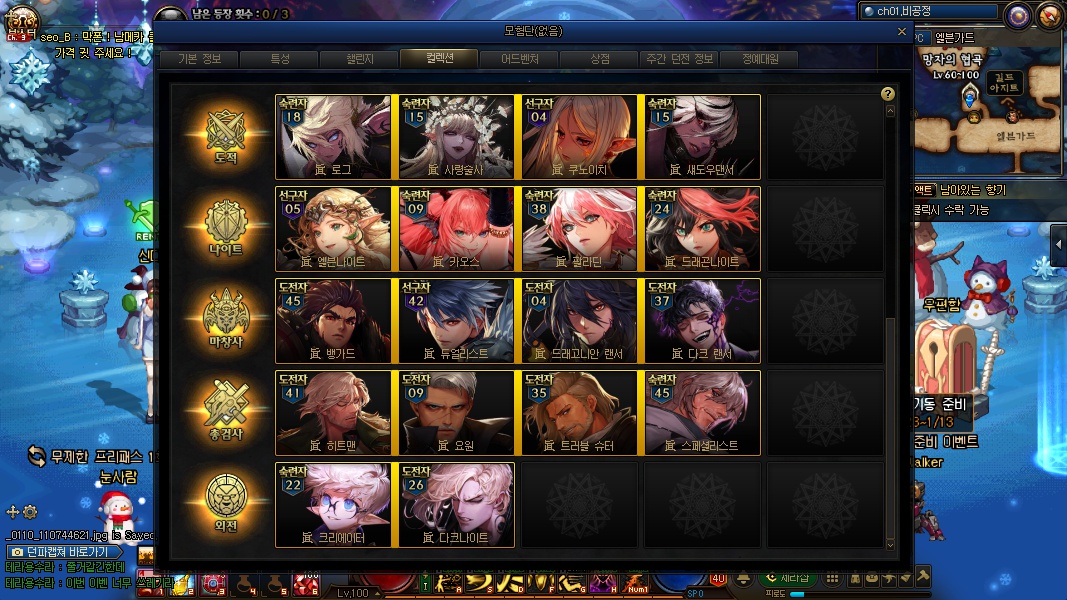Select the 히트맨 character portrait
Viewport: 1067px width, 600px height.
pos(333,412)
